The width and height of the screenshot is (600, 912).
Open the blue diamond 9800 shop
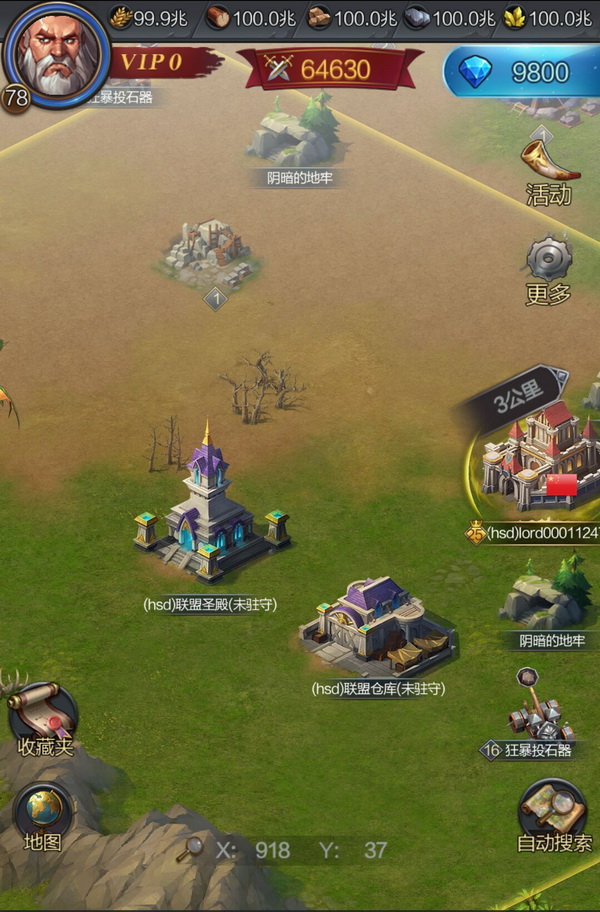pyautogui.click(x=521, y=72)
